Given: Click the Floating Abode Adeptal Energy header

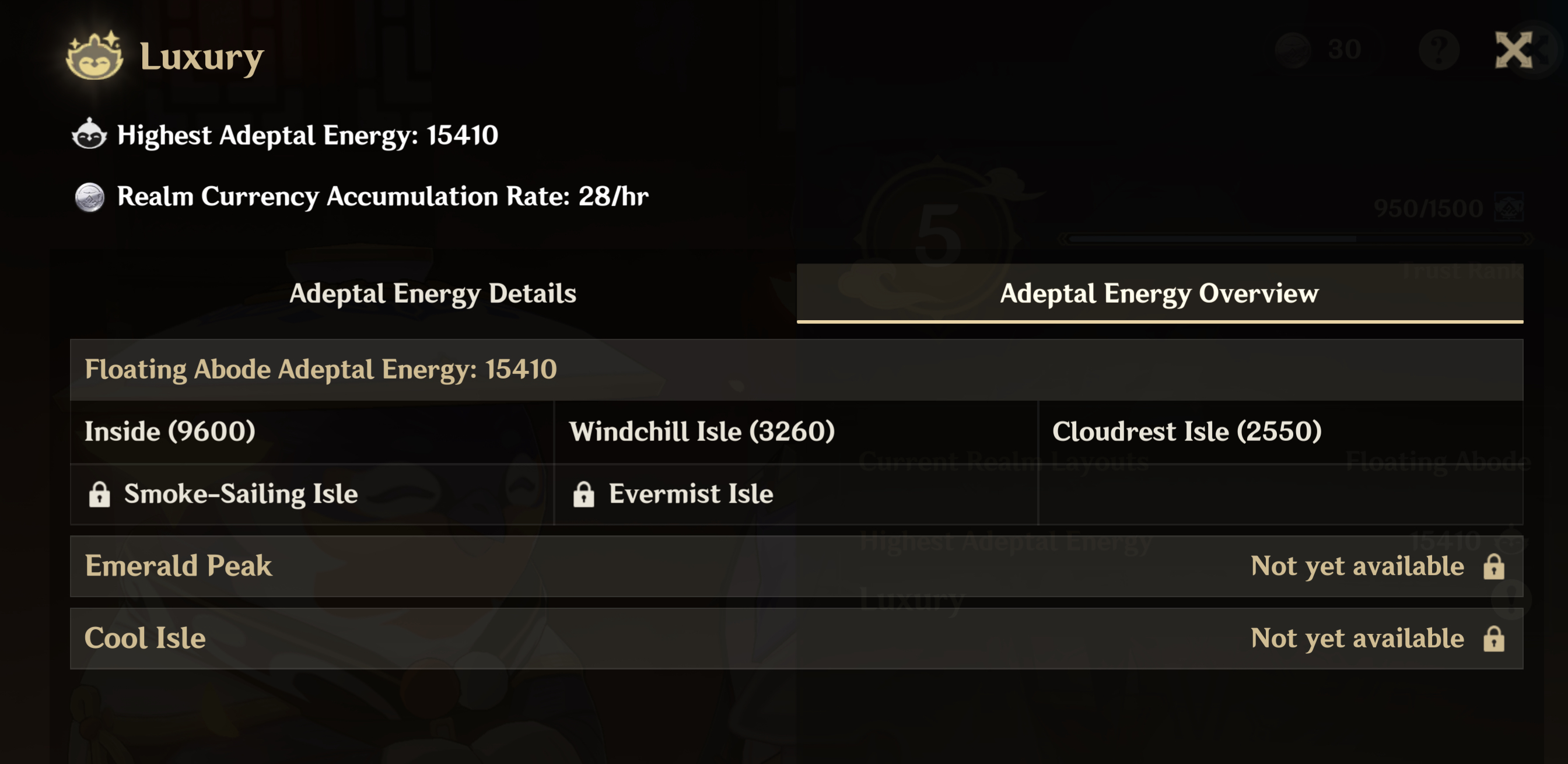Looking at the screenshot, I should (323, 370).
